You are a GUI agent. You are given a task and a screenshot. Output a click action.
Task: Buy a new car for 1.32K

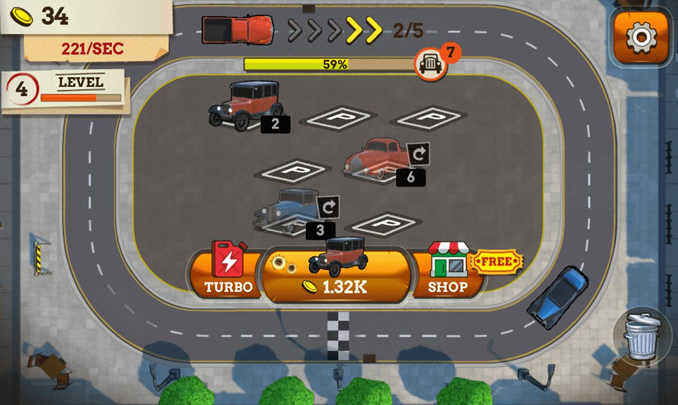coord(335,272)
